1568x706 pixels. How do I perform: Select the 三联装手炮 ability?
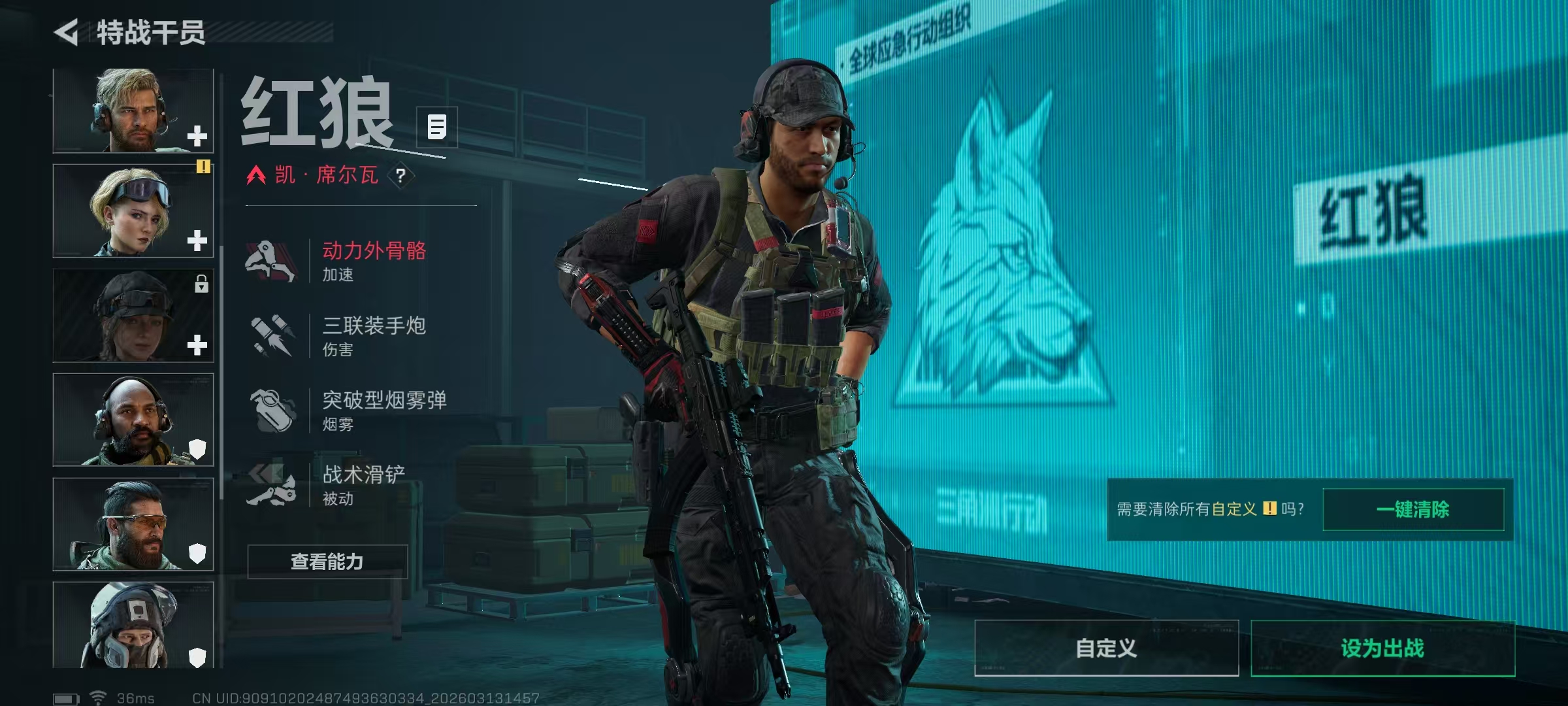click(x=373, y=335)
